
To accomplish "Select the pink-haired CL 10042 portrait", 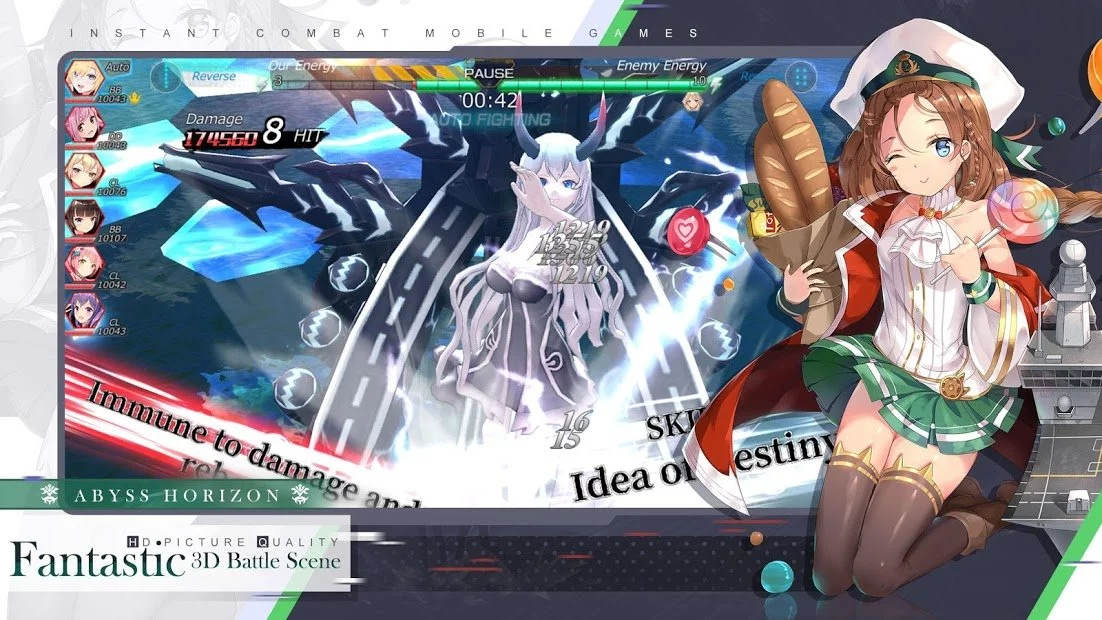I will [x=82, y=263].
